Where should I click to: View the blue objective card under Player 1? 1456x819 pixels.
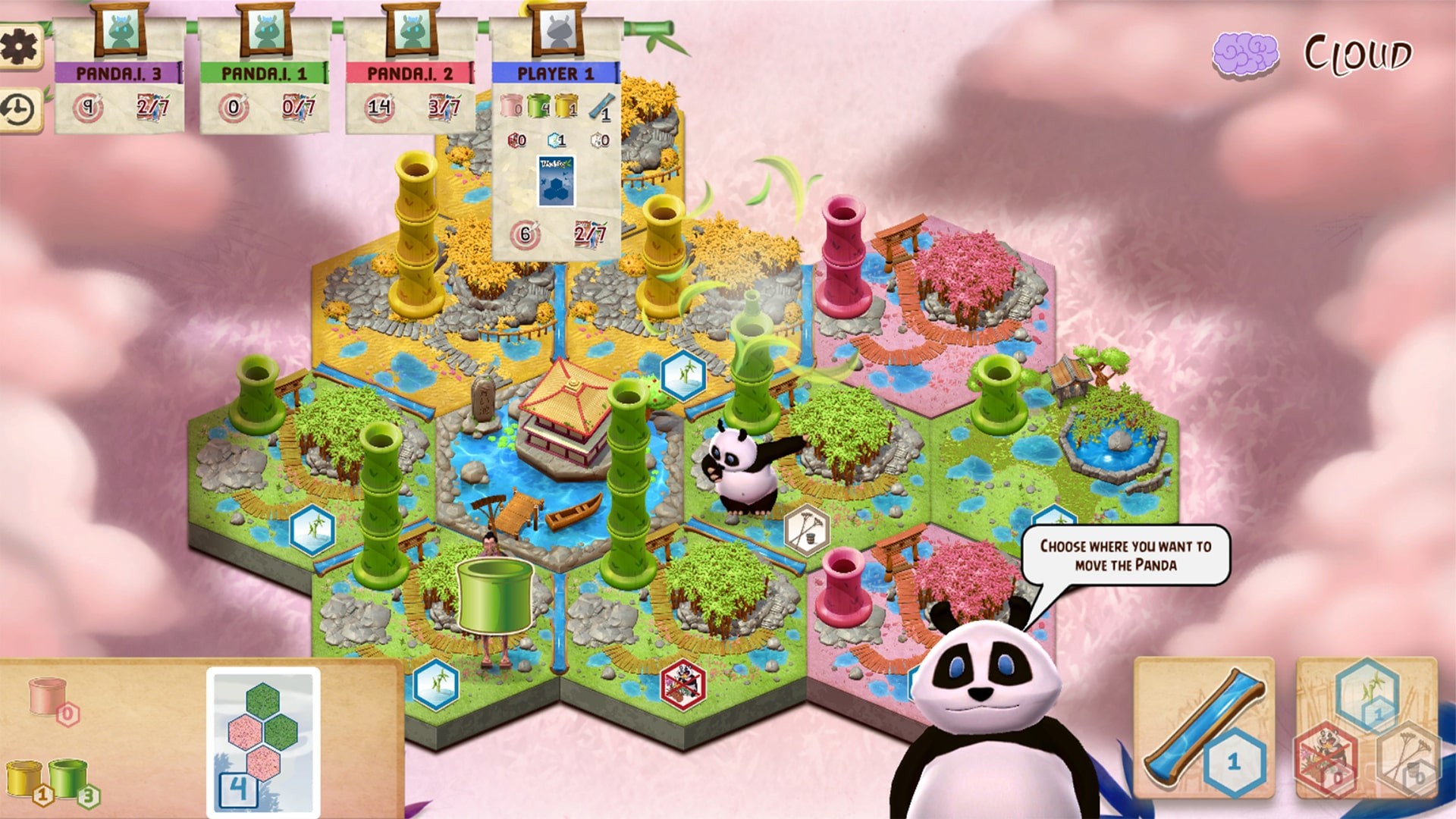pyautogui.click(x=556, y=181)
